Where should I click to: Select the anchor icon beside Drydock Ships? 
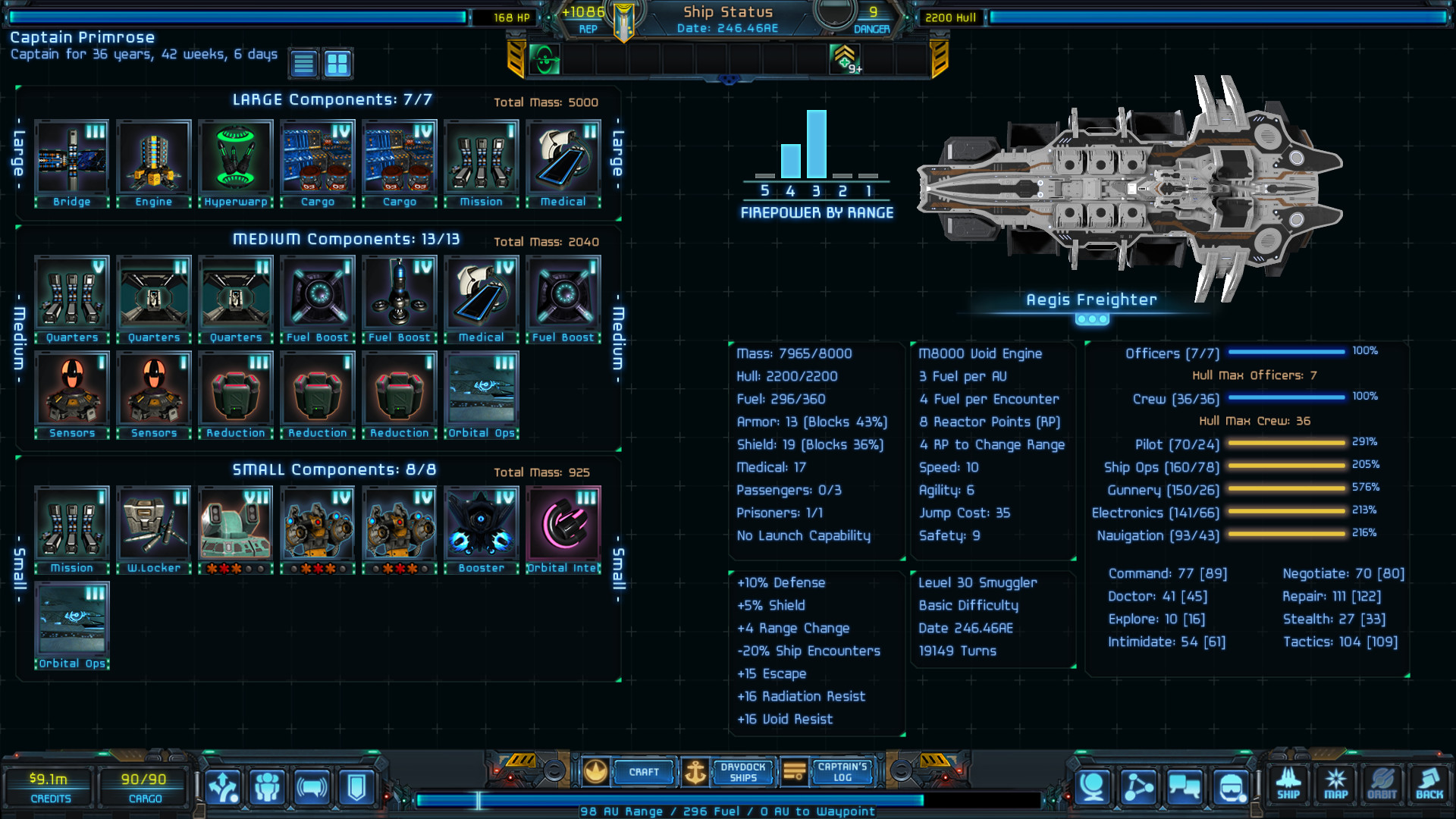[x=694, y=772]
